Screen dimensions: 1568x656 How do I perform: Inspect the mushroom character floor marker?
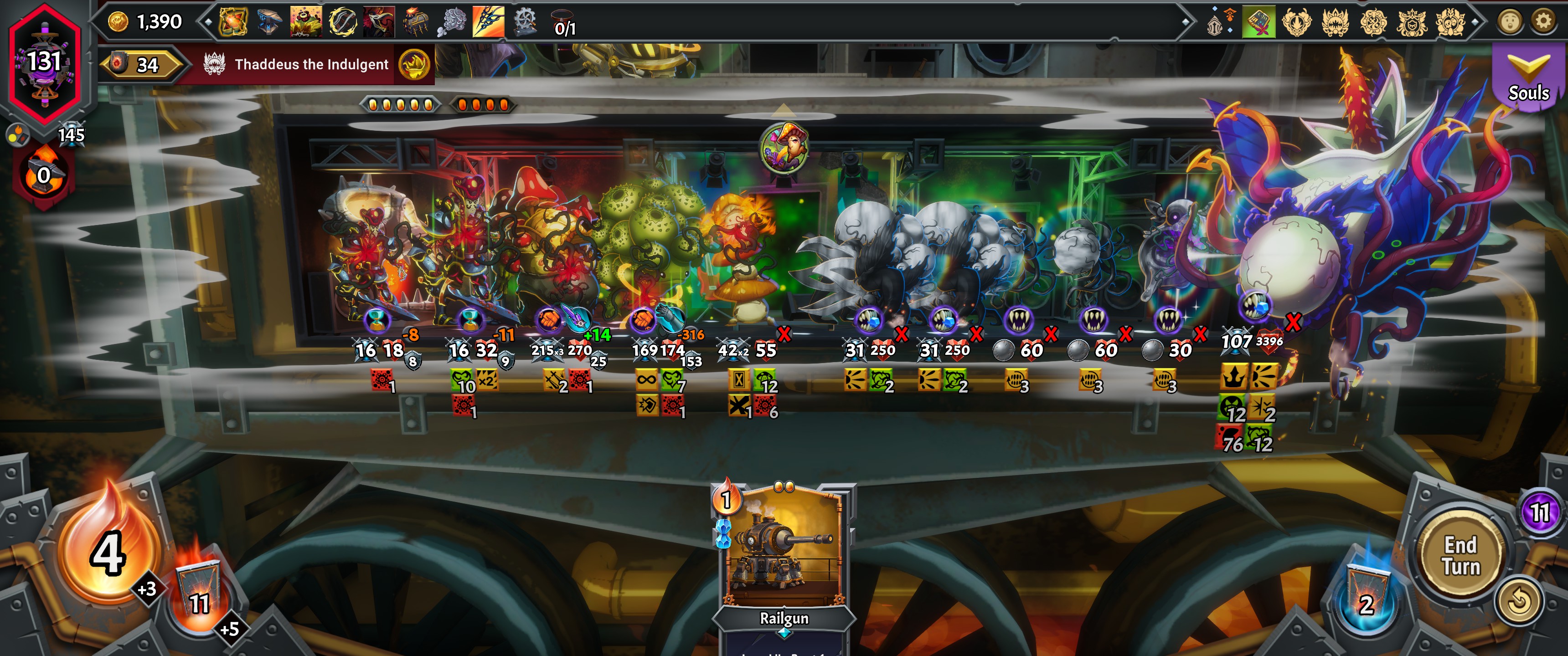coord(784,148)
